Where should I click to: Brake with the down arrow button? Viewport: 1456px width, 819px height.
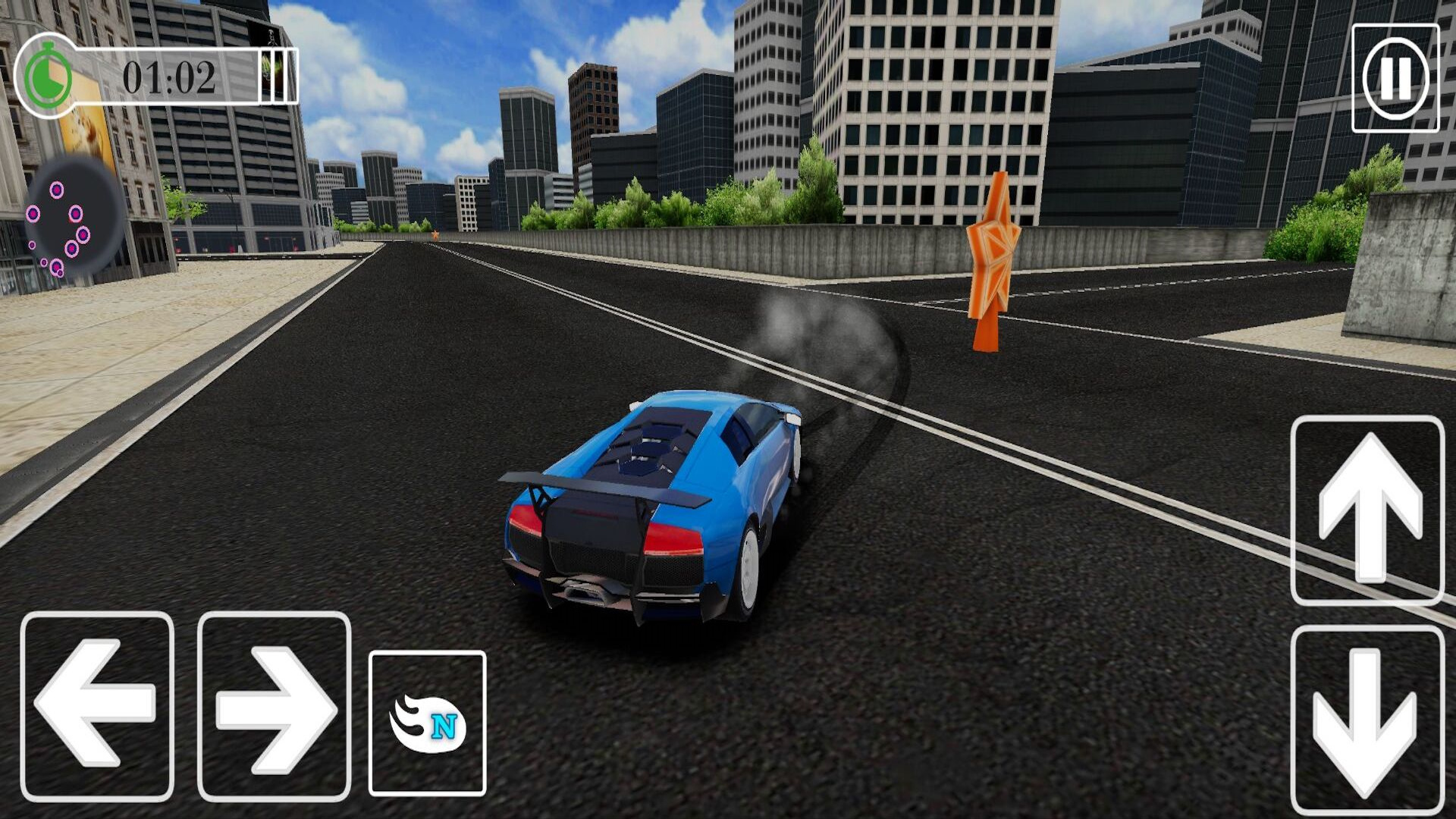coord(1367,719)
